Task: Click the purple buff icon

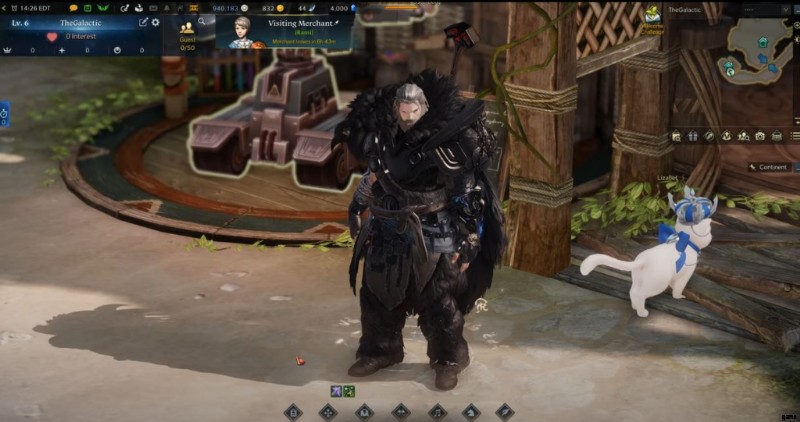Action: point(337,390)
